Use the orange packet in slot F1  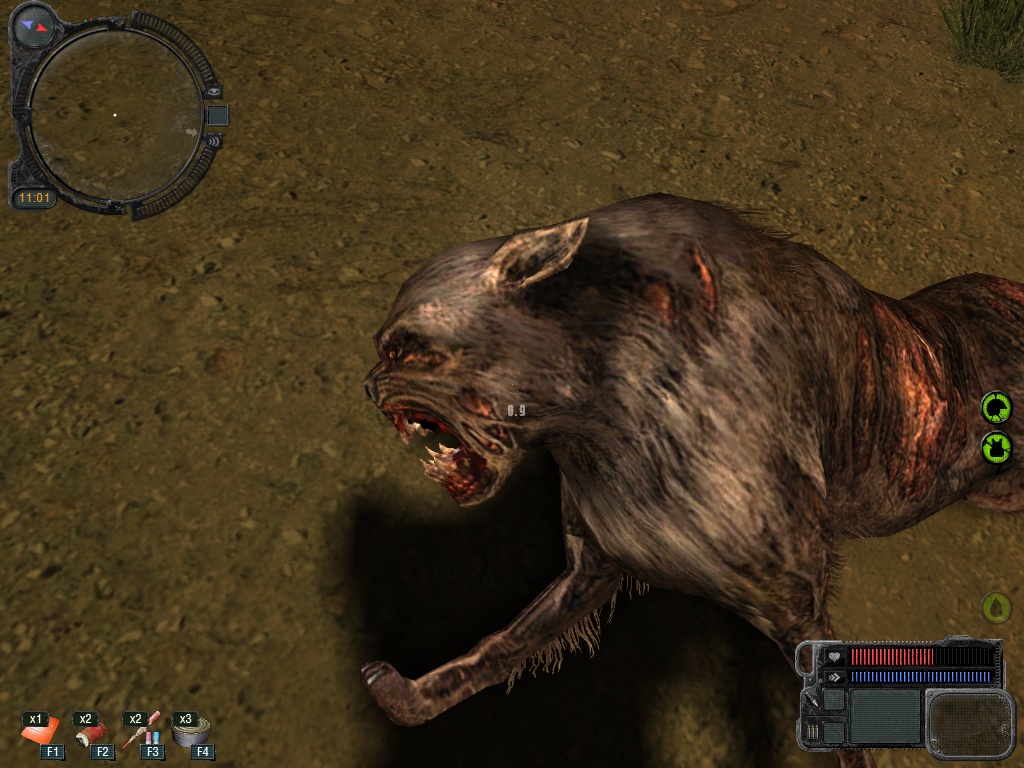41,733
